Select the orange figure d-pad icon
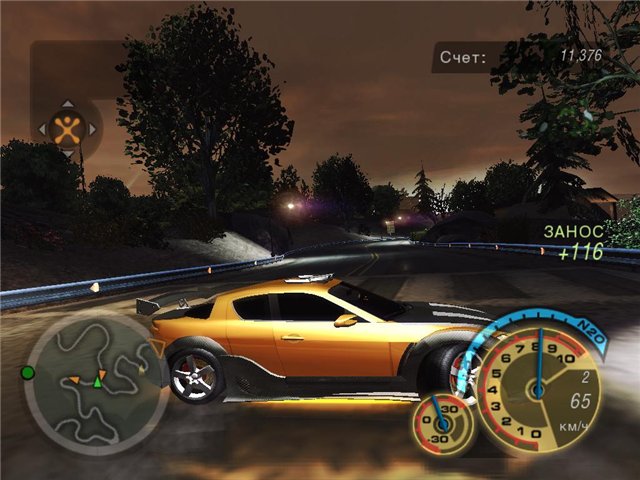 coord(67,128)
